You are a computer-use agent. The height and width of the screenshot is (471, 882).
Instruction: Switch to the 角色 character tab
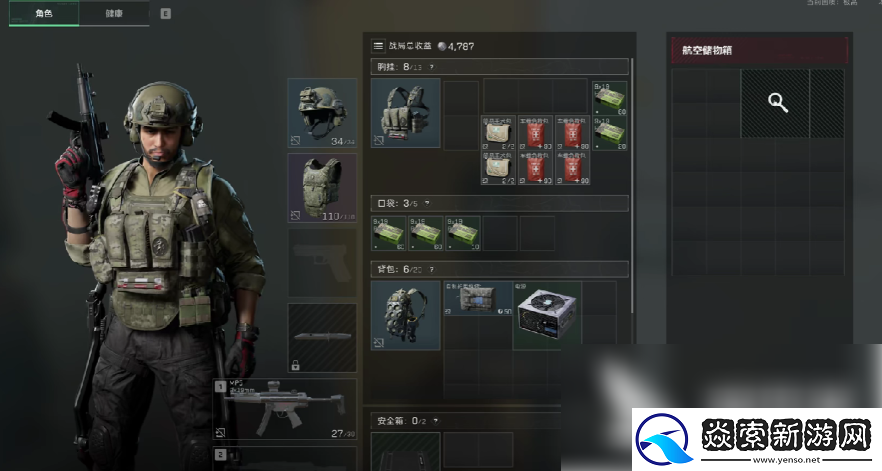tap(43, 14)
